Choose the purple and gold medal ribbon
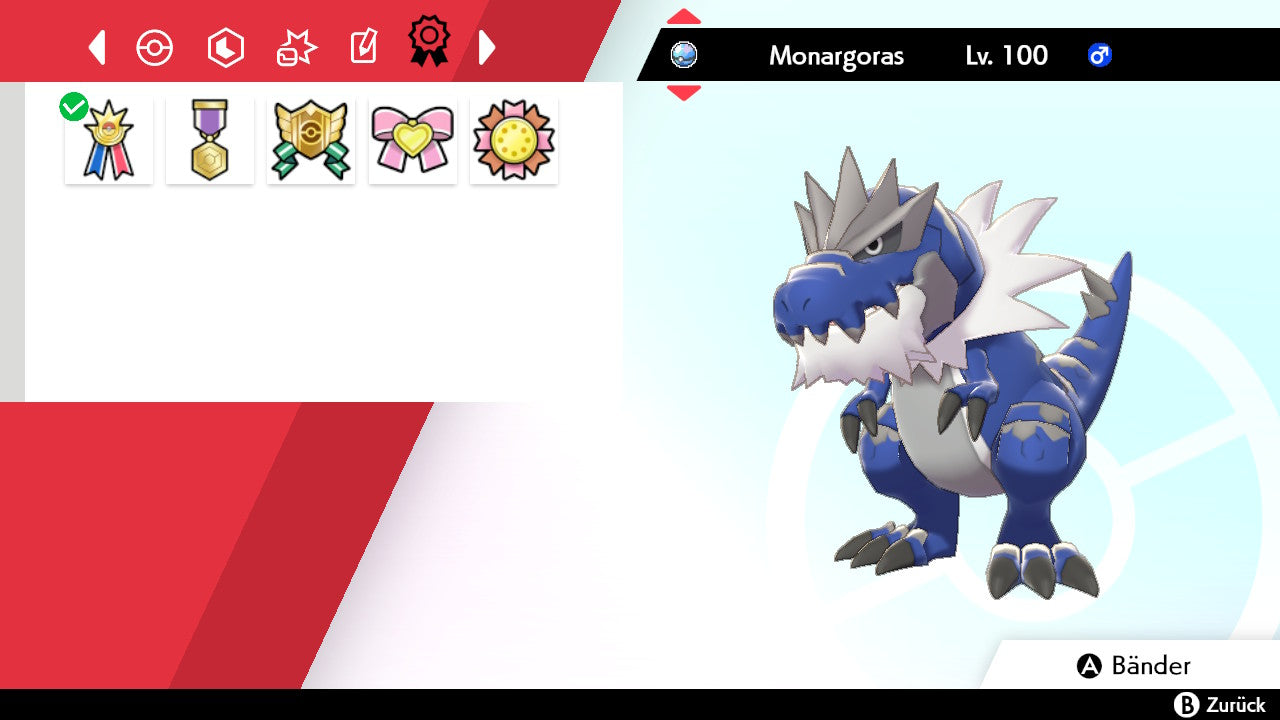 coord(210,141)
